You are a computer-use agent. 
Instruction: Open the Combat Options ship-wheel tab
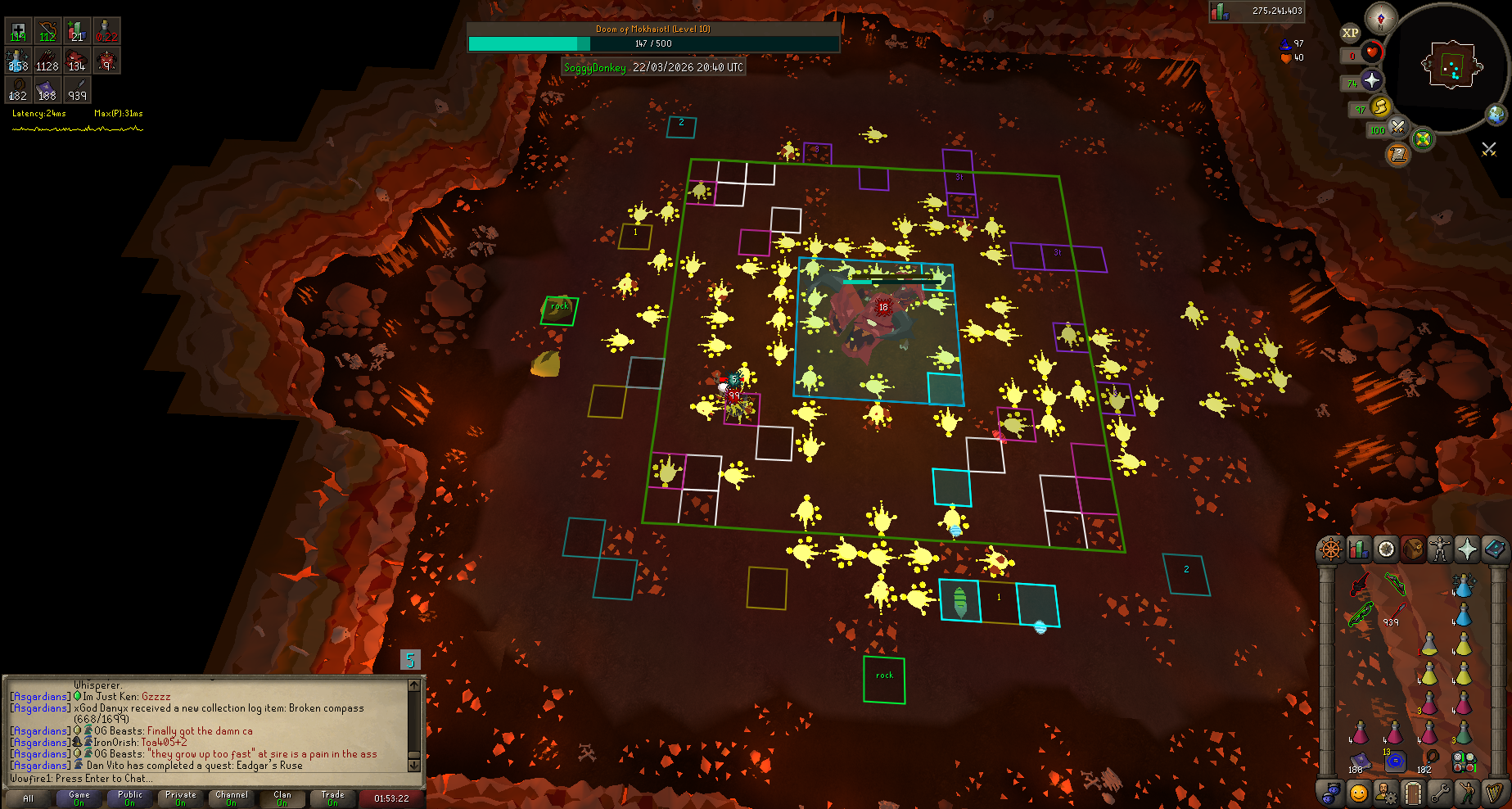point(1331,549)
